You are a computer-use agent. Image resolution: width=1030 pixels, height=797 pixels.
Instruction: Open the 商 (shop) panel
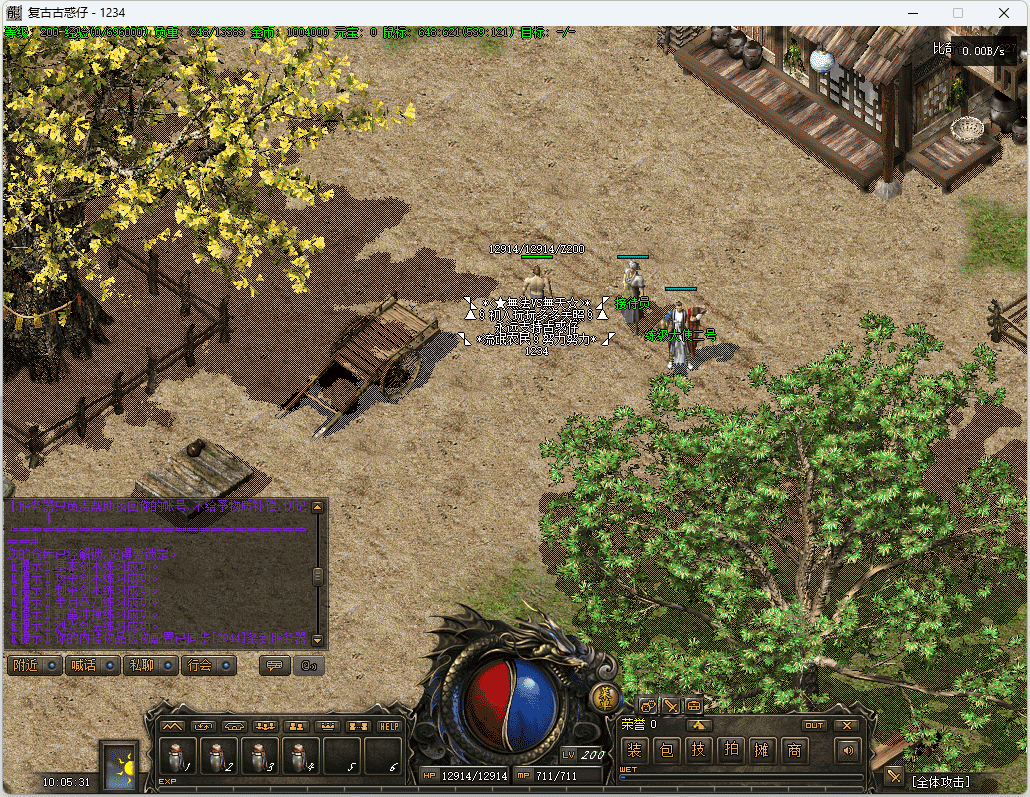click(795, 750)
